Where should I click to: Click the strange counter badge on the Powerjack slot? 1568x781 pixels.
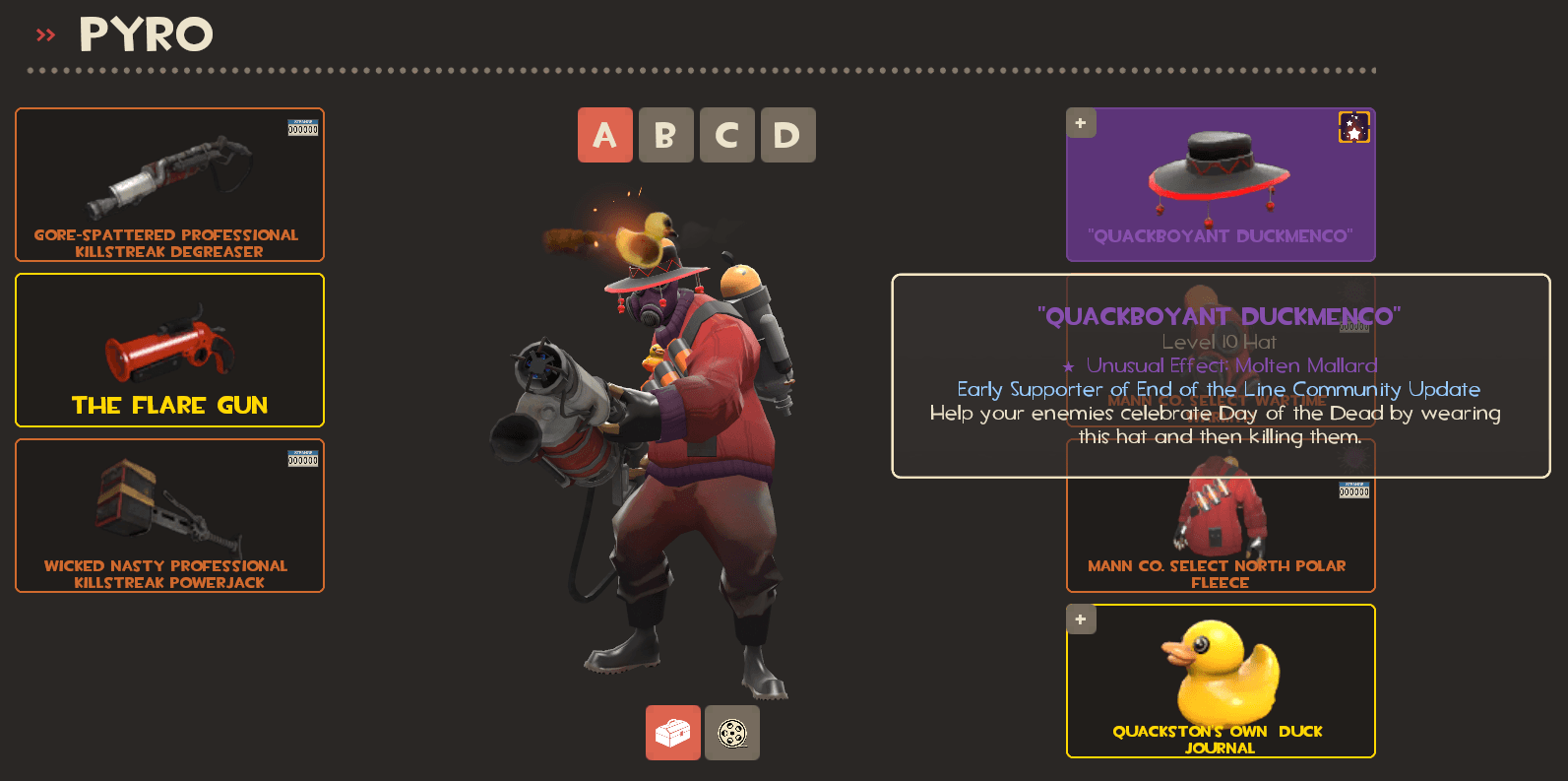(302, 458)
